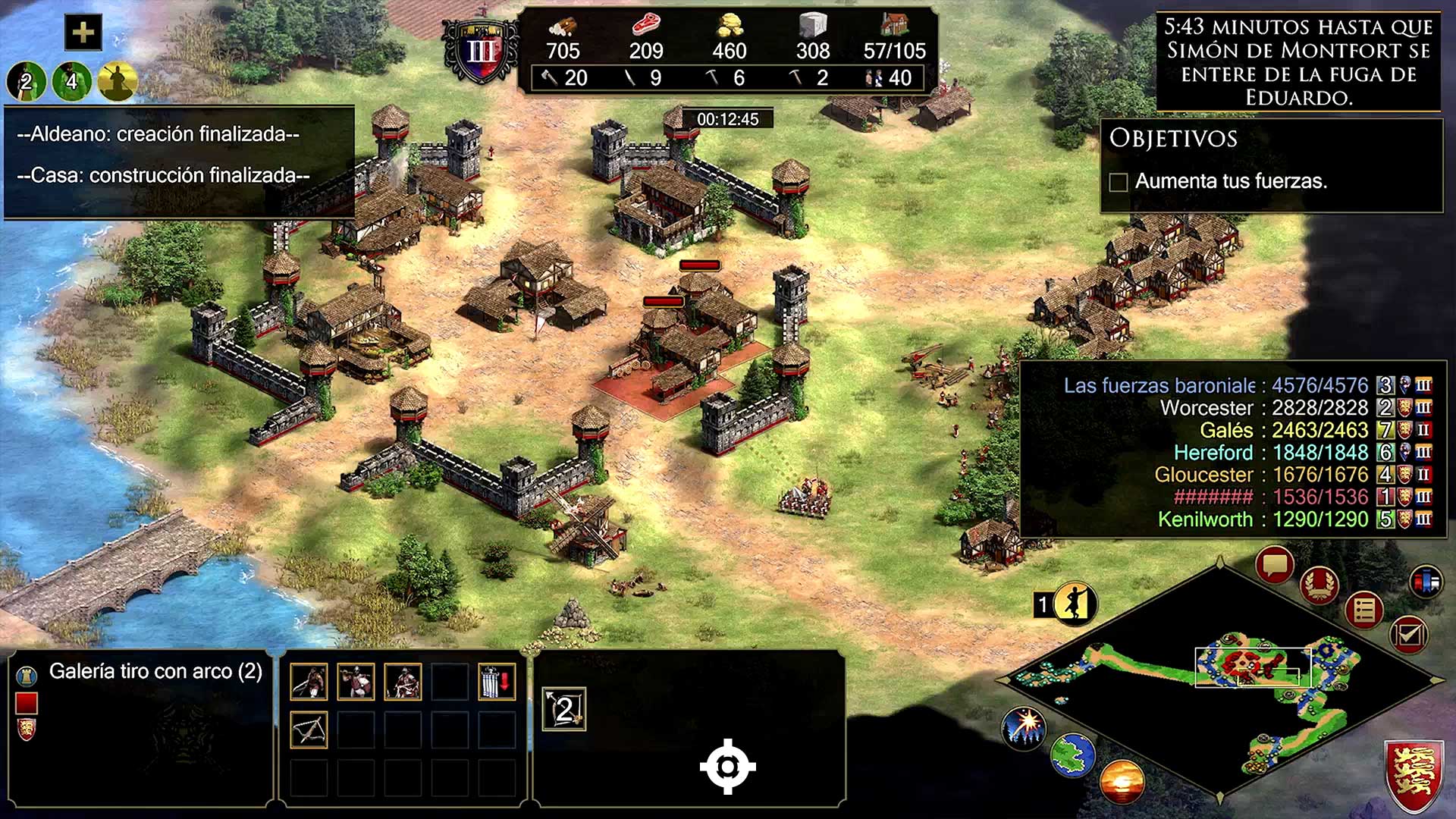The height and width of the screenshot is (819, 1456).
Task: Open the chat speech bubble button
Action: click(1274, 565)
